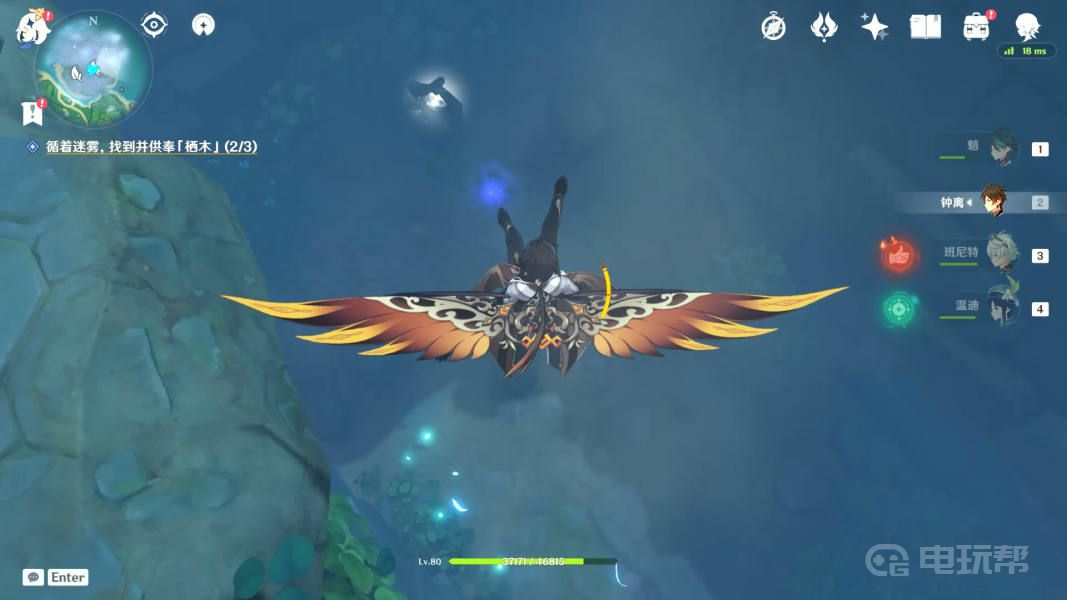Select the tracked quest objective 栖木 text
The image size is (1067, 600).
tap(151, 146)
